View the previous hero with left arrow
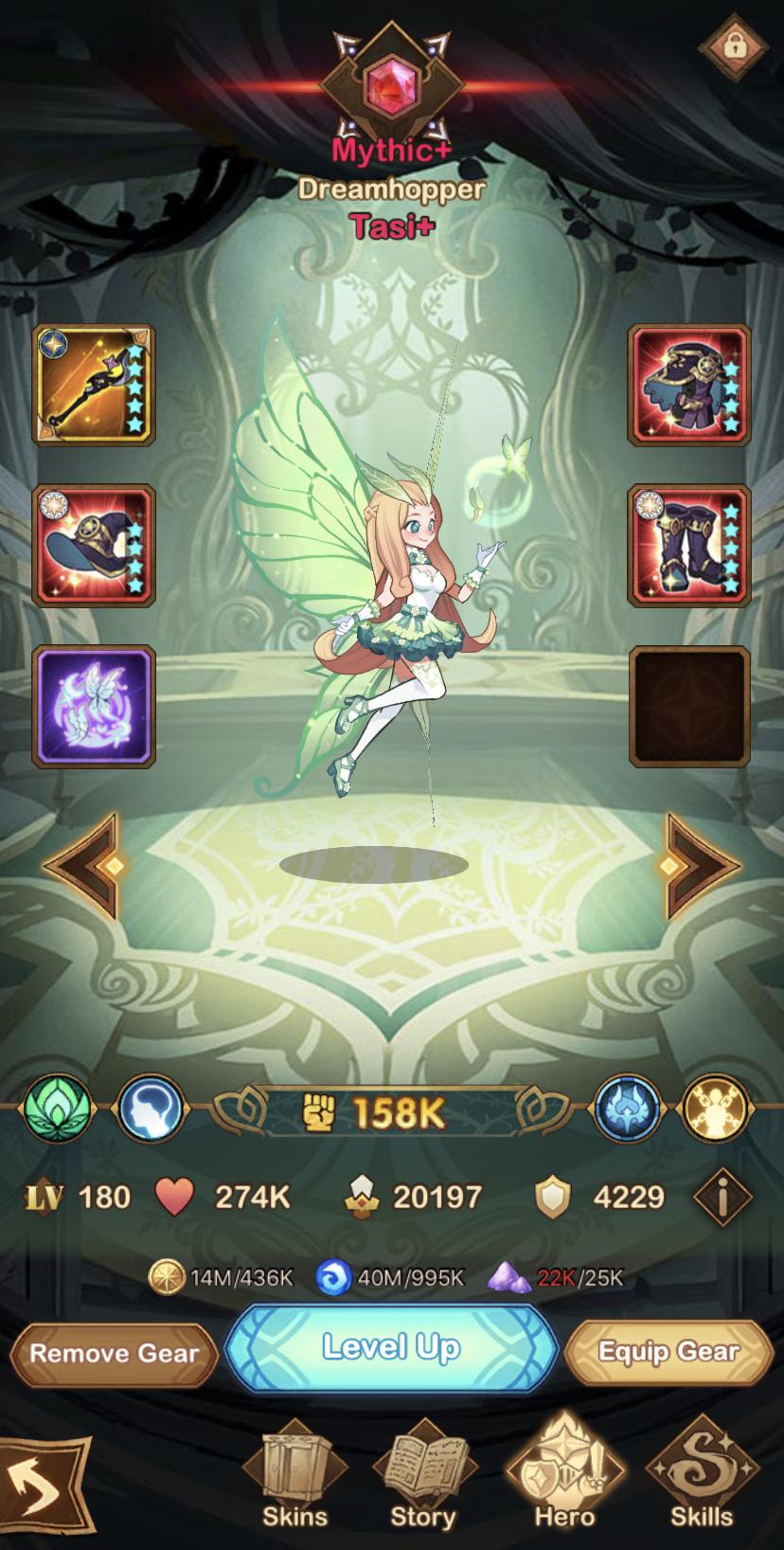Image resolution: width=784 pixels, height=1550 pixels. tap(83, 865)
